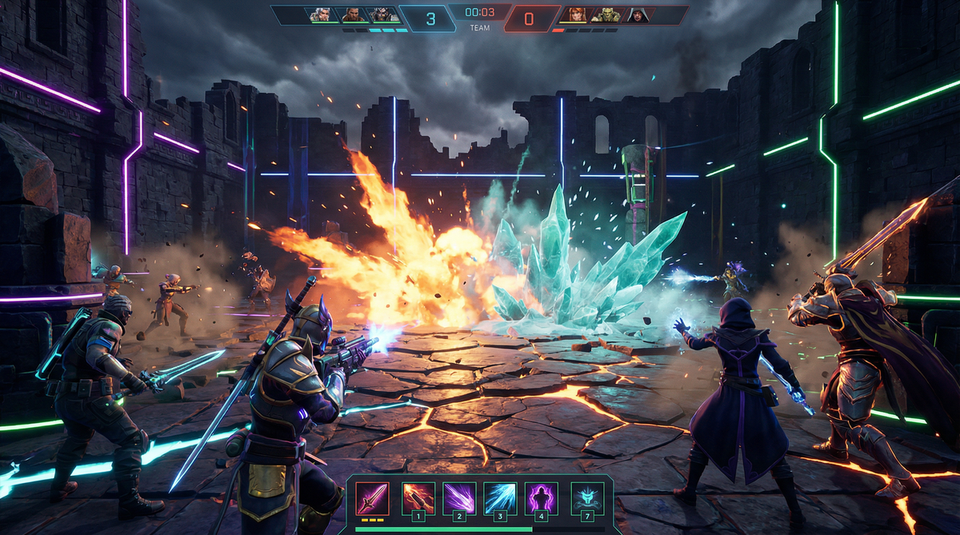Select the grey-haired blue team portrait

(320, 15)
